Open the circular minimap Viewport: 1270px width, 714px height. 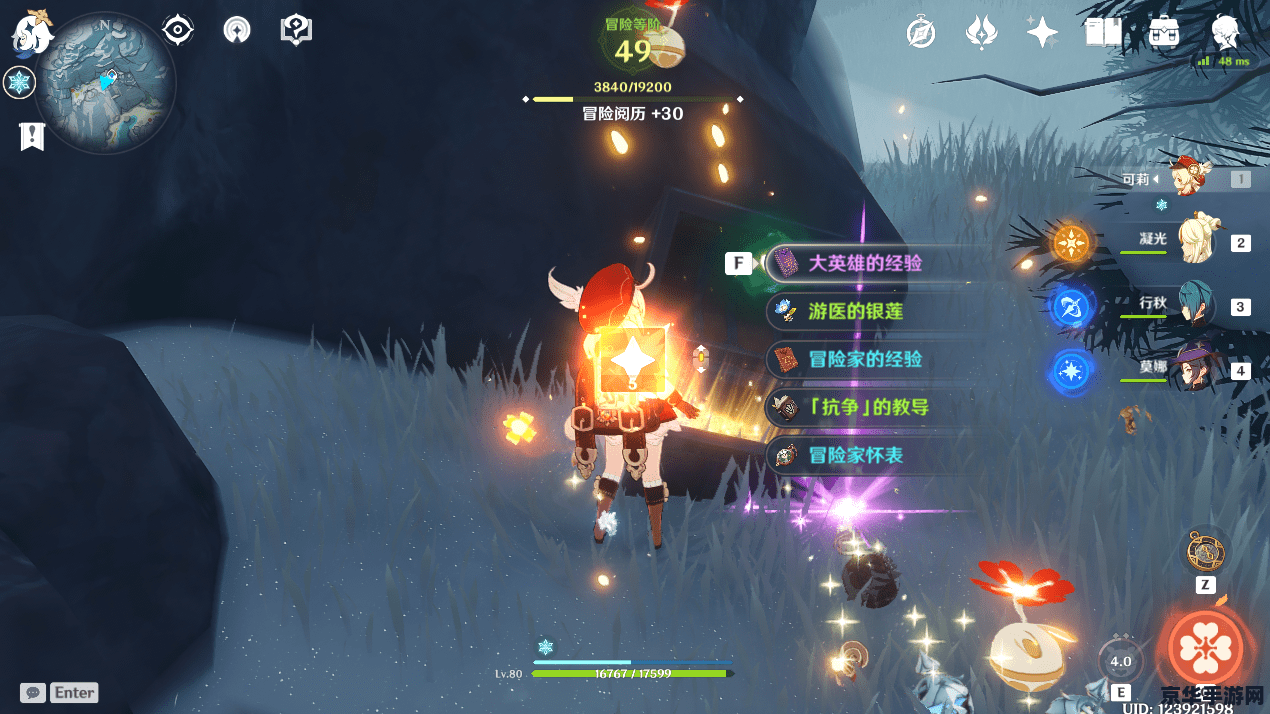tap(105, 83)
